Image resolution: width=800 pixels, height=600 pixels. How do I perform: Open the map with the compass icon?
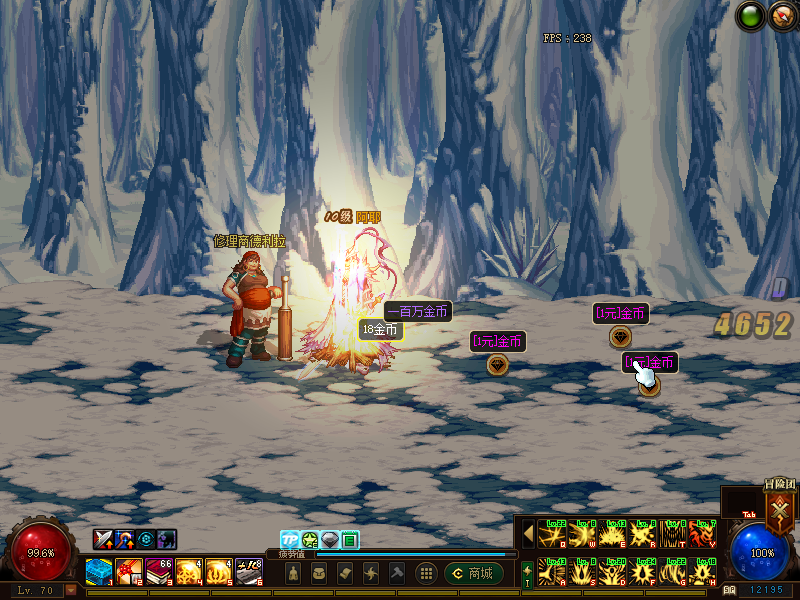[778, 16]
